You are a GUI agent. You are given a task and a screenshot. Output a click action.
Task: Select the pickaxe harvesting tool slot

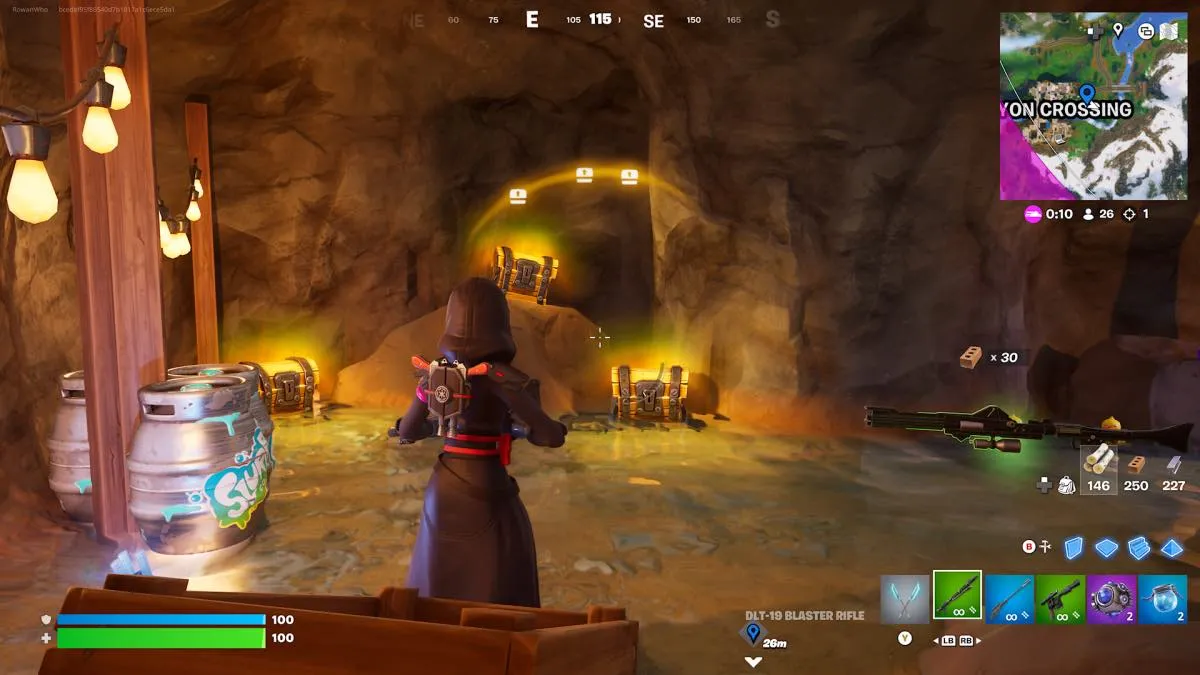[905, 596]
